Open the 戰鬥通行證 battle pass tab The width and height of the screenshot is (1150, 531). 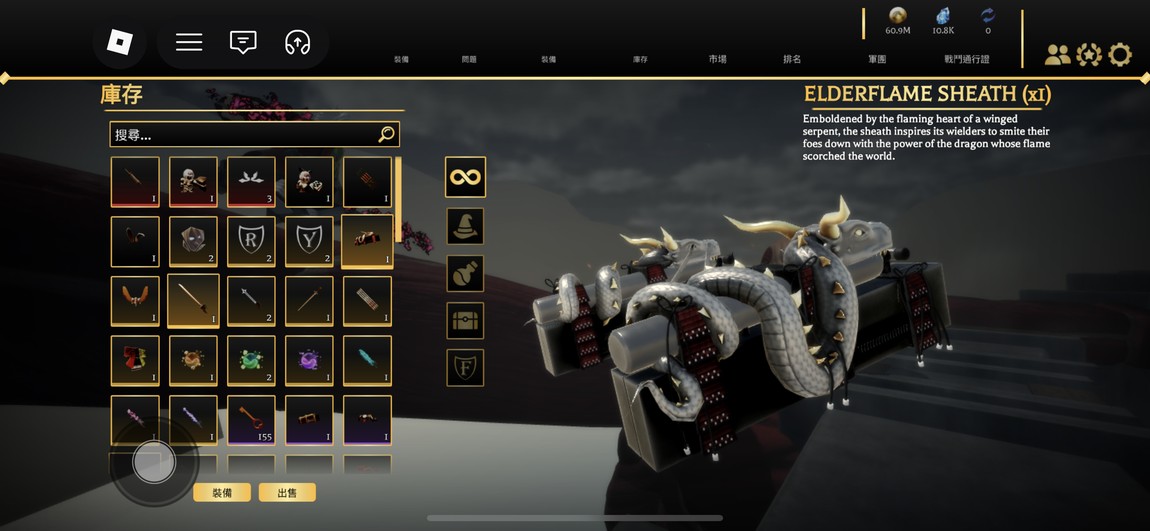pos(966,60)
